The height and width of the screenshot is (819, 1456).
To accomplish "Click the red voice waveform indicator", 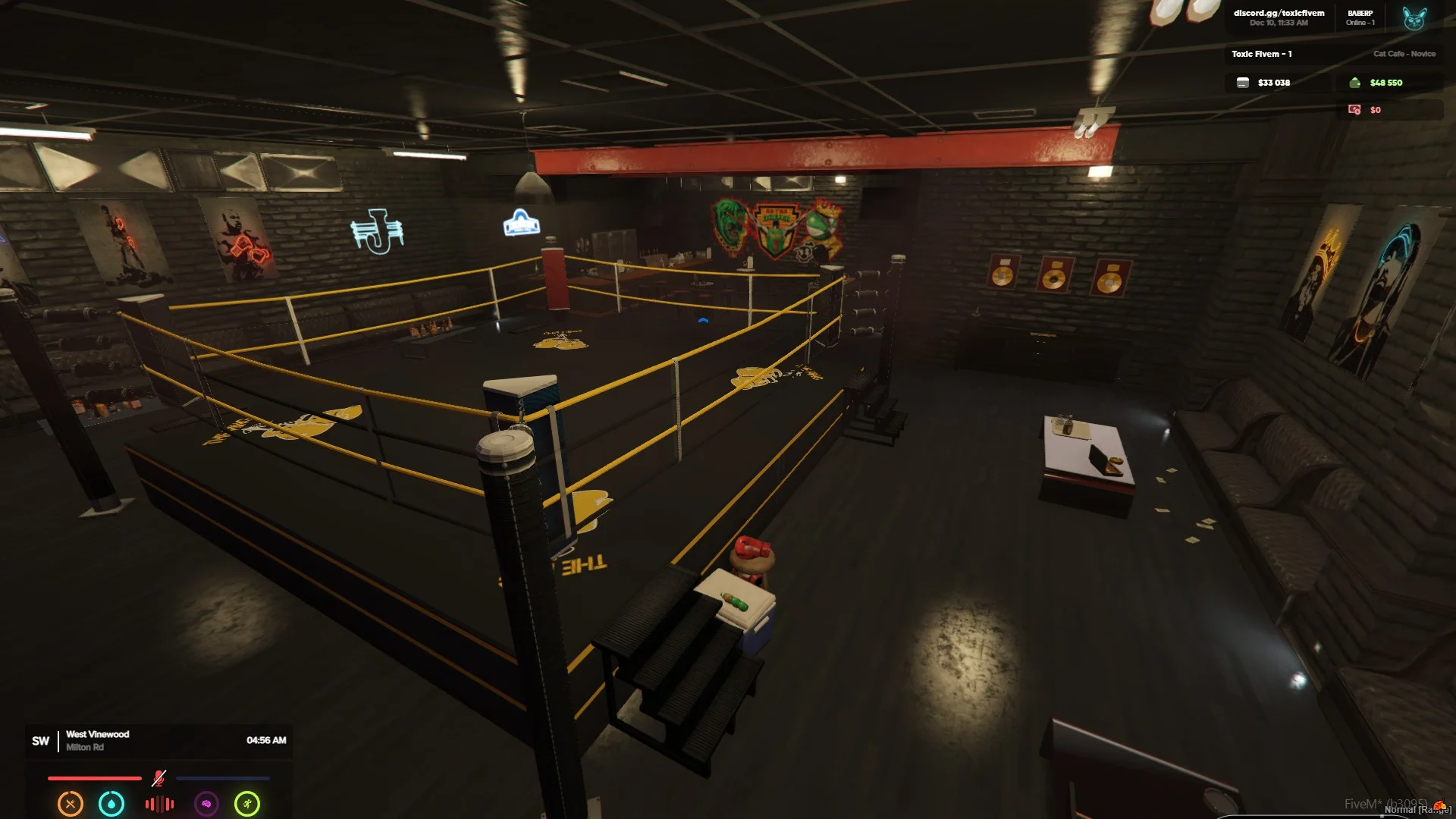I will pyautogui.click(x=159, y=804).
